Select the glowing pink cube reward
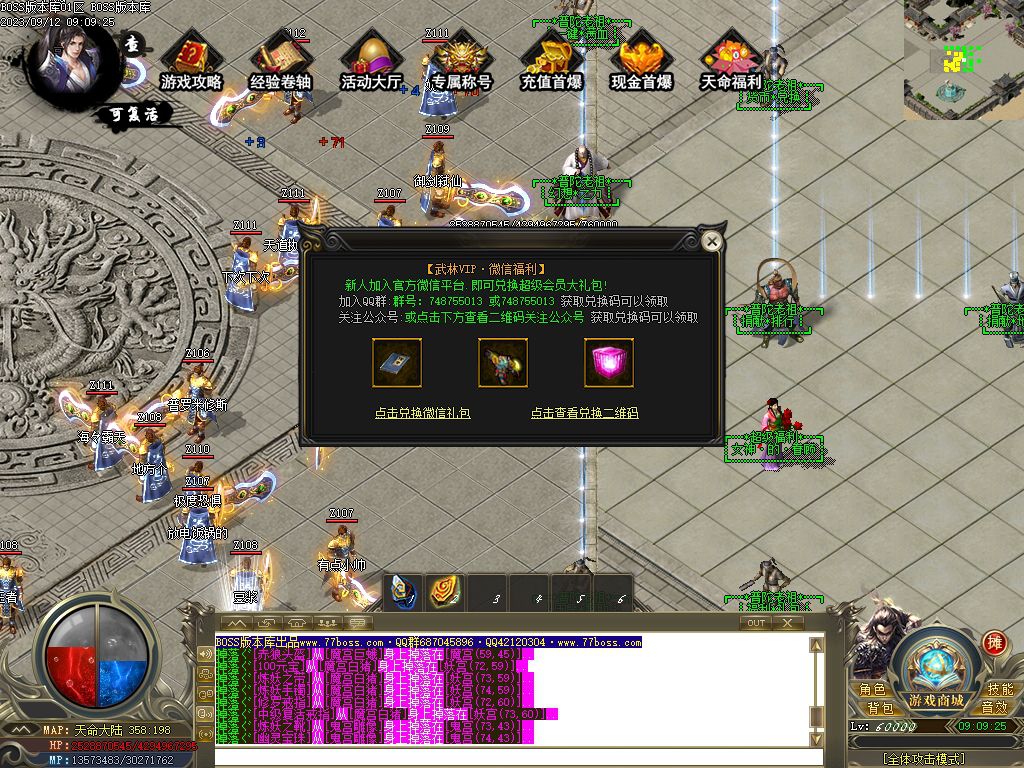 [x=609, y=362]
